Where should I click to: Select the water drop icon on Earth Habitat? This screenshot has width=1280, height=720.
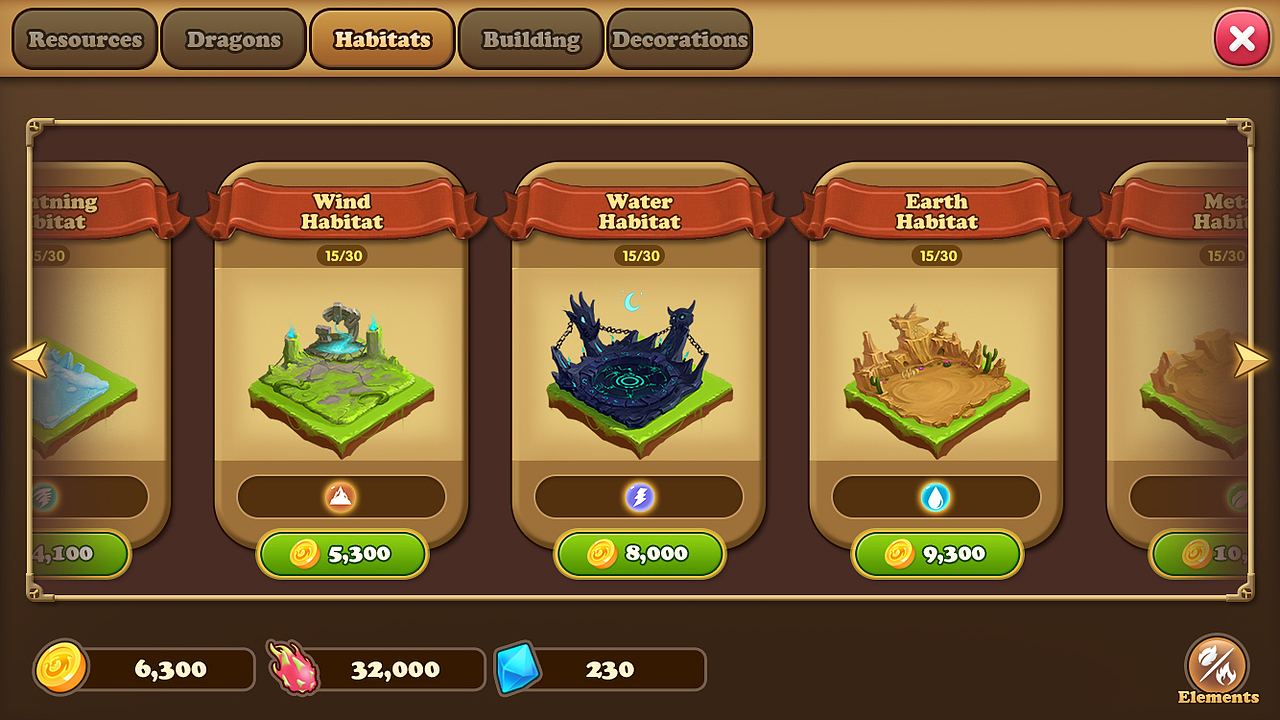tap(936, 496)
